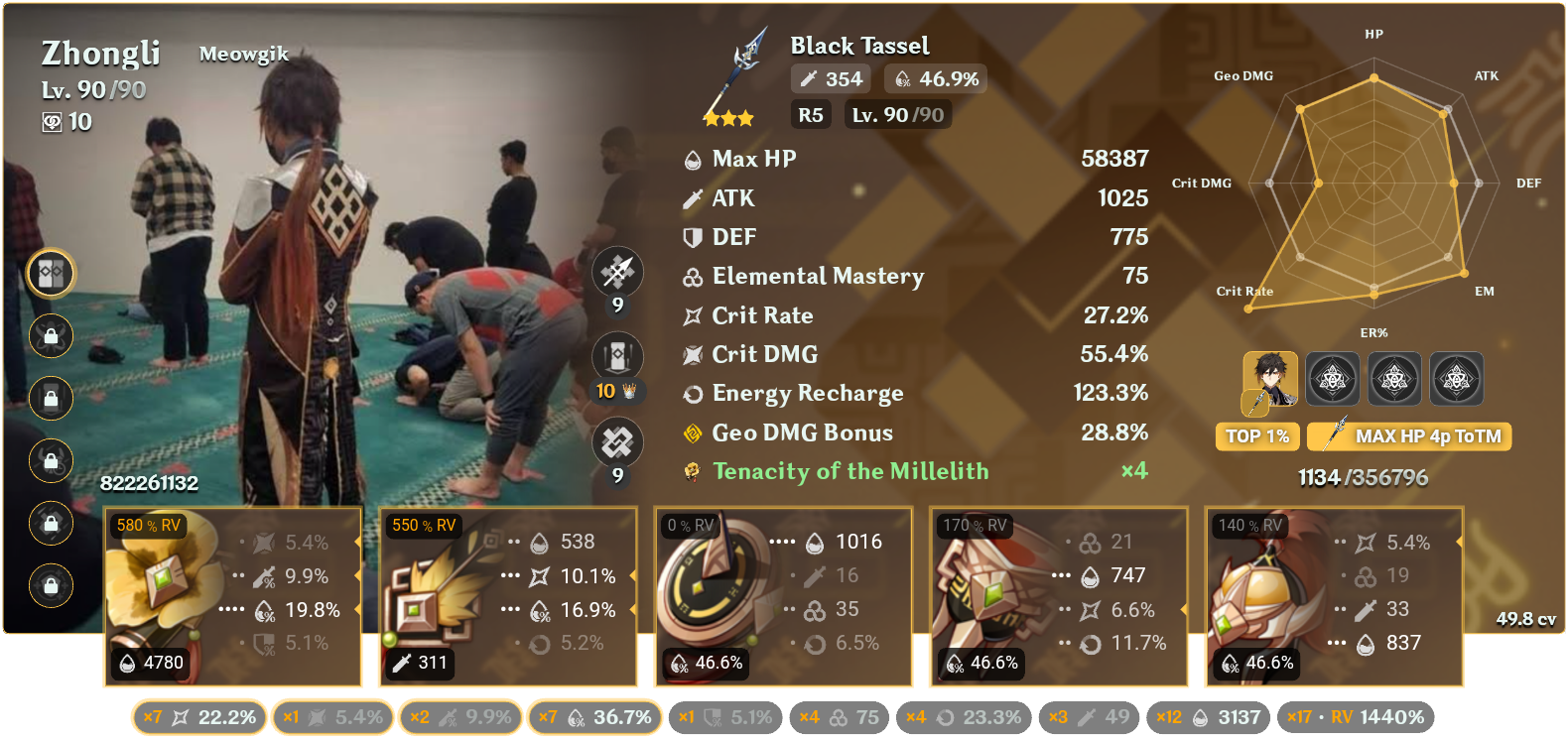Click the 580% RV badge on the flower artifact
This screenshot has height=741, width=1568.
(x=147, y=527)
